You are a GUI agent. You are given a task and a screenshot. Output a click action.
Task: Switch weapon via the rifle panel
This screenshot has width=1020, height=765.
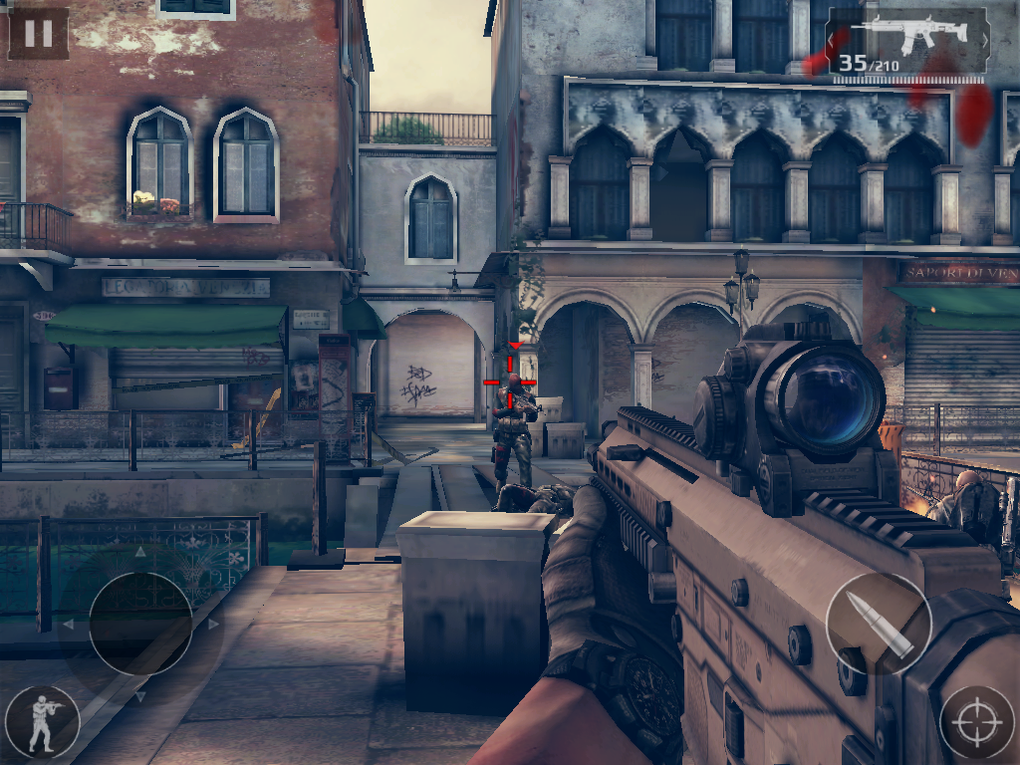click(908, 44)
